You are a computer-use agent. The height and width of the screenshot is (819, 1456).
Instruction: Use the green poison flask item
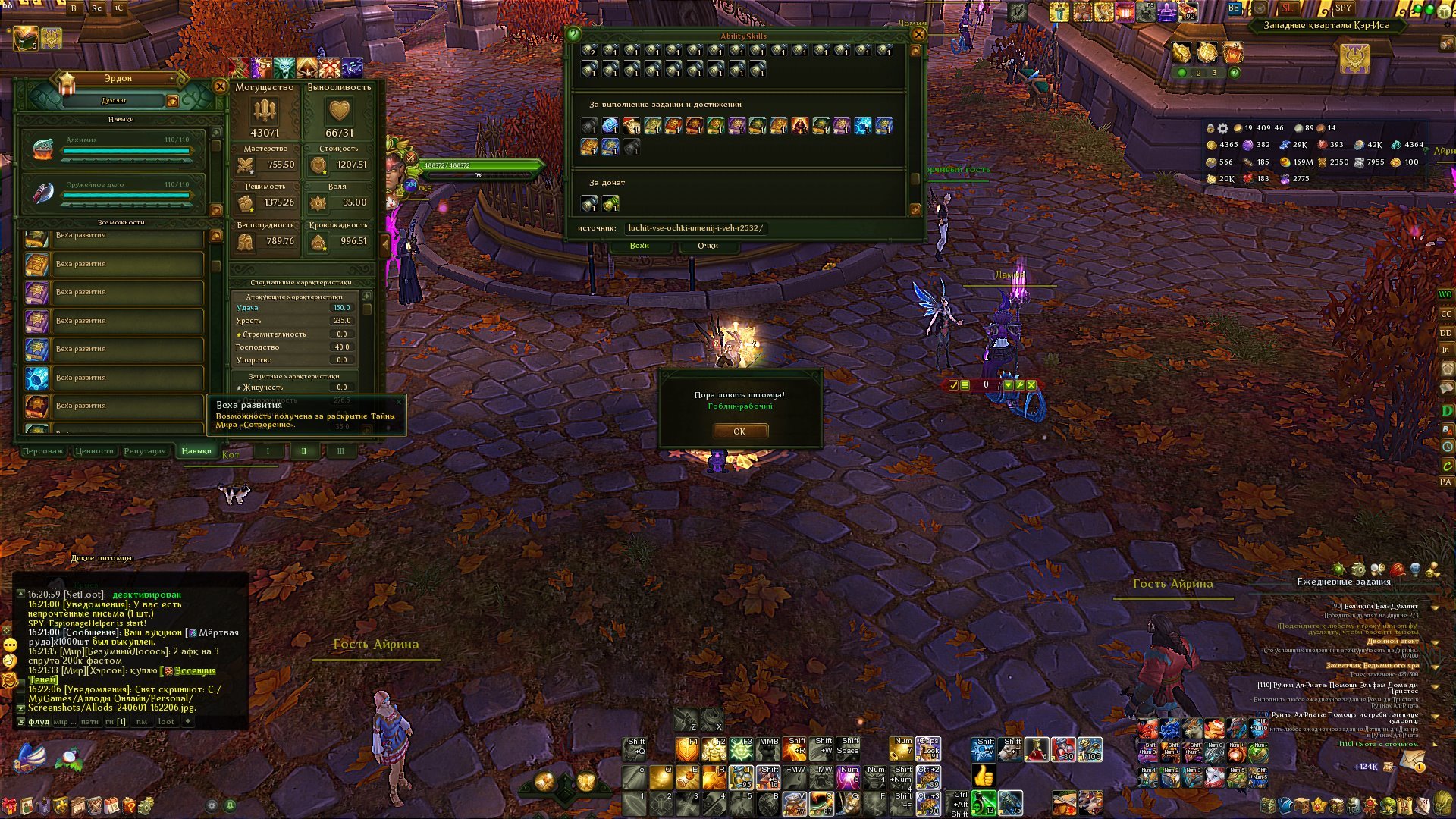click(x=984, y=802)
